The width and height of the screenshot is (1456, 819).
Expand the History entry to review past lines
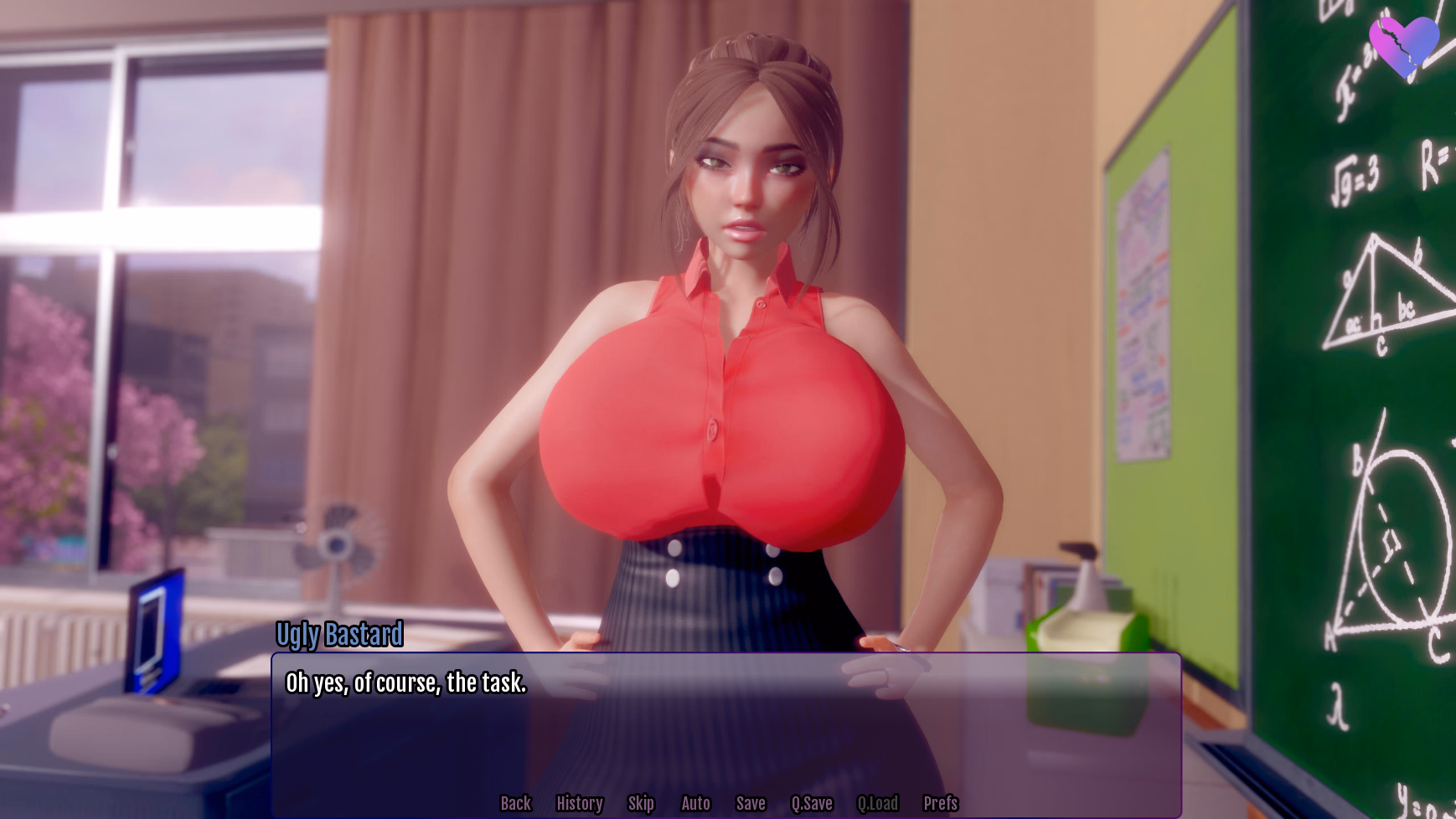click(580, 803)
